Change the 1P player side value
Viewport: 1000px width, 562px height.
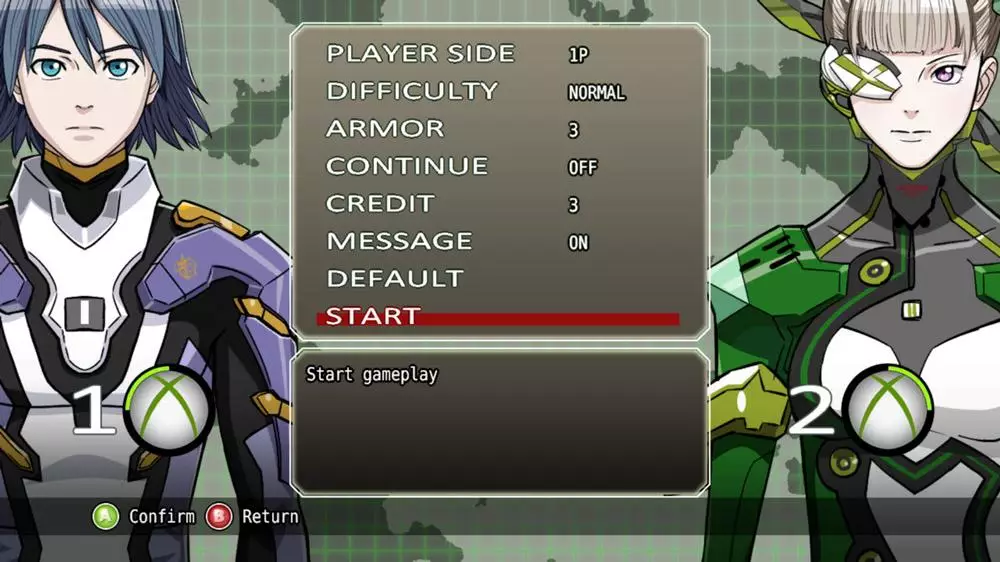coord(578,56)
